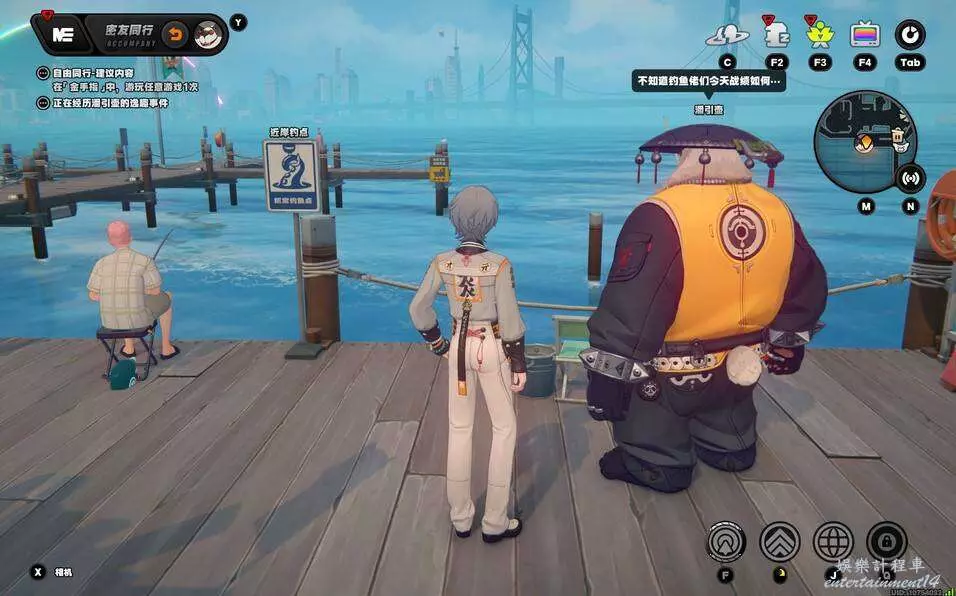Open the white silhouette icon above F2

point(777,35)
